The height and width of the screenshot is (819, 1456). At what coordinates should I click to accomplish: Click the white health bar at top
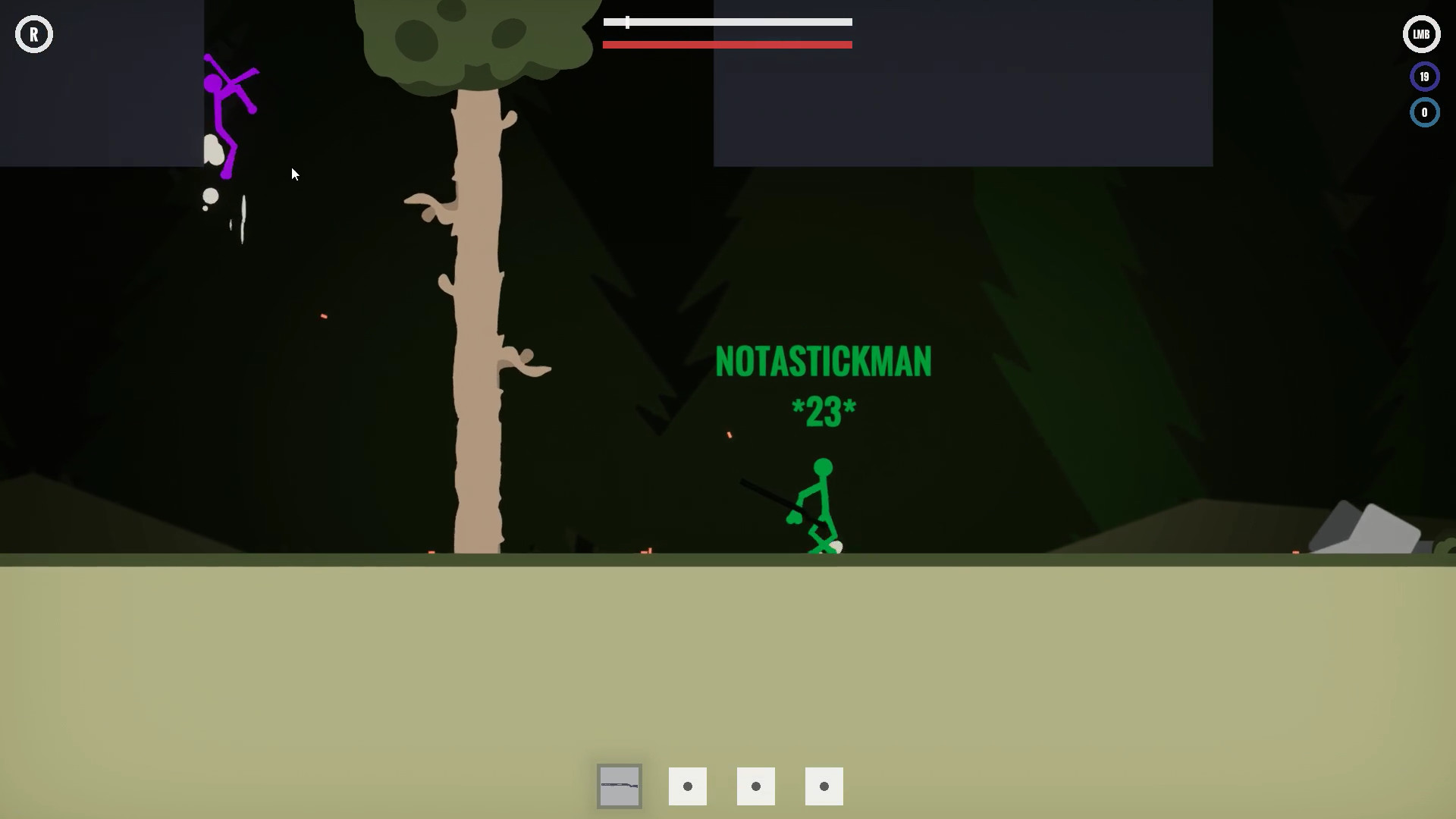click(727, 22)
